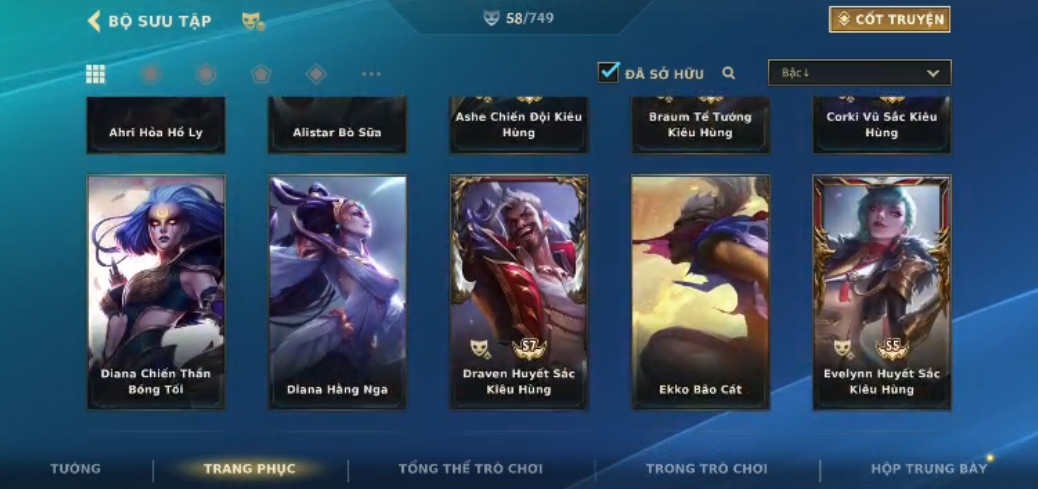Click the theater masks icon beside the title

[x=253, y=21]
